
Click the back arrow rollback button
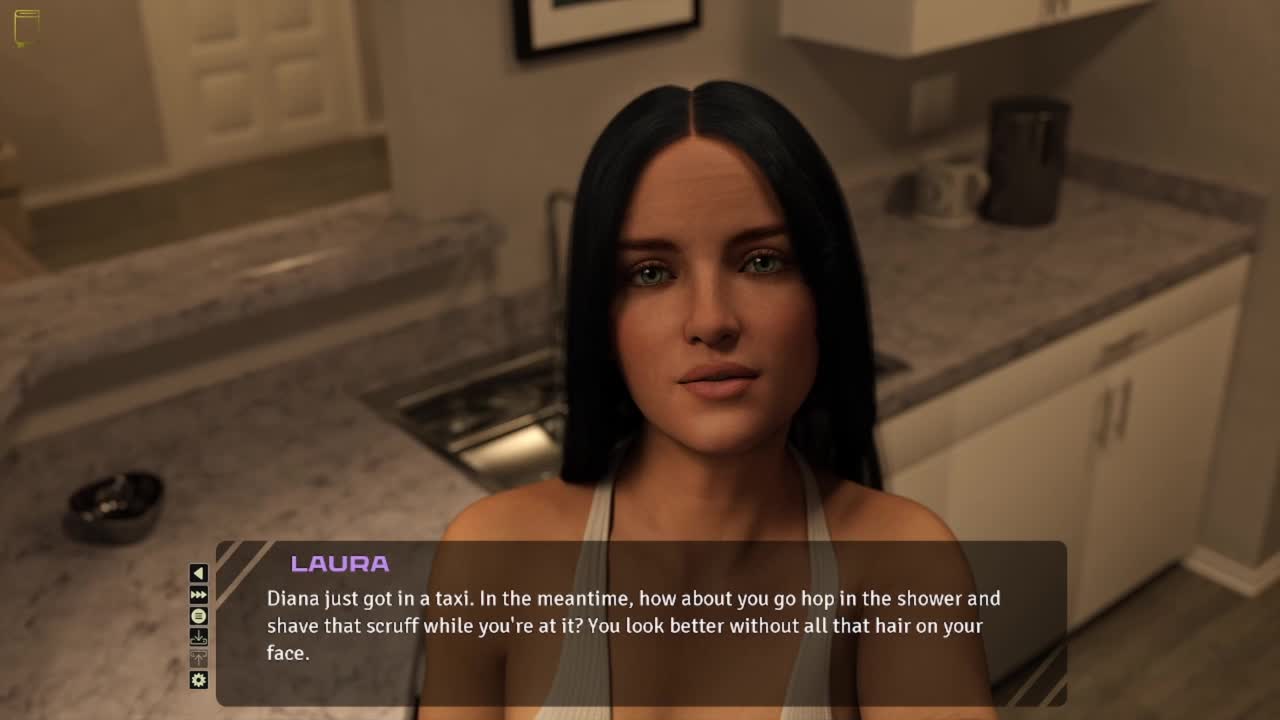199,573
